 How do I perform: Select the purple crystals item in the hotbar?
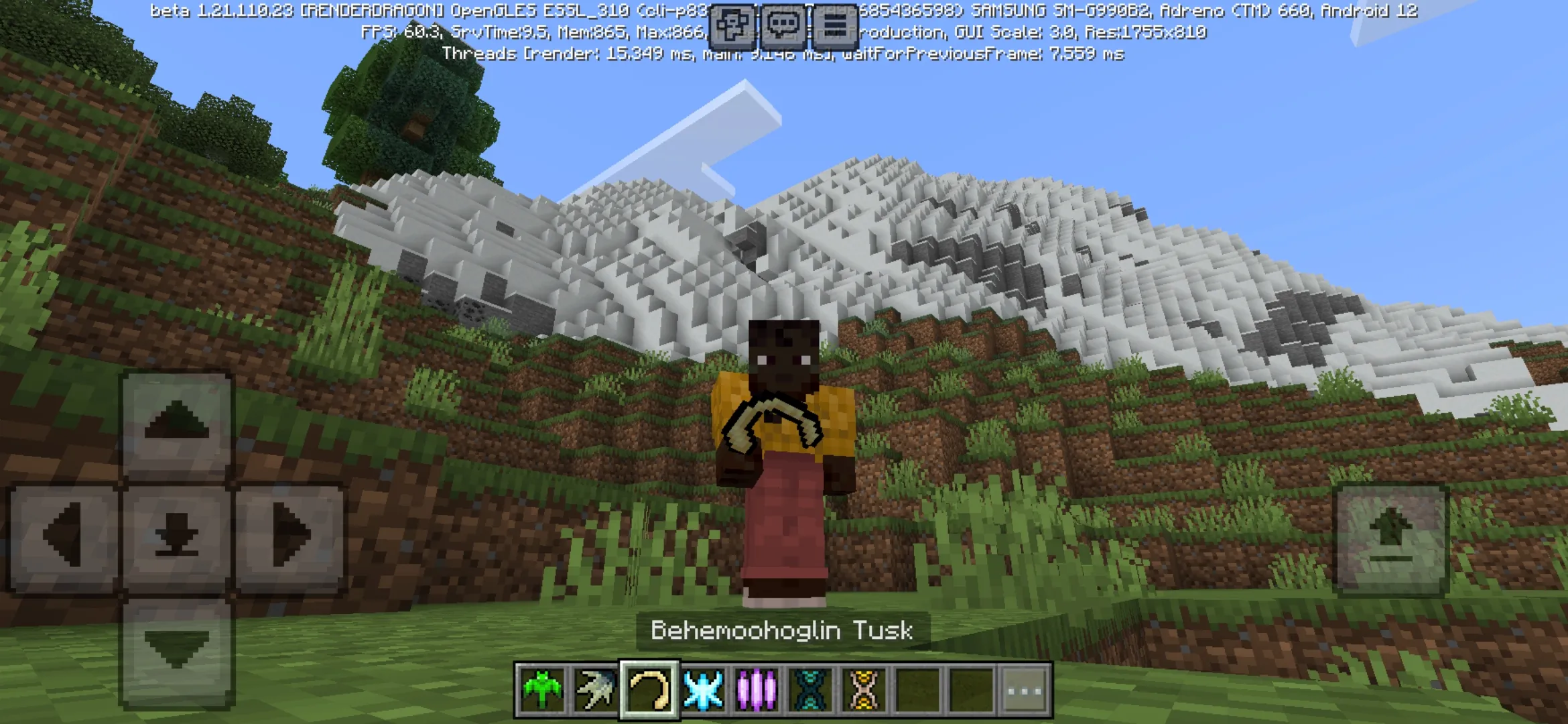(756, 690)
